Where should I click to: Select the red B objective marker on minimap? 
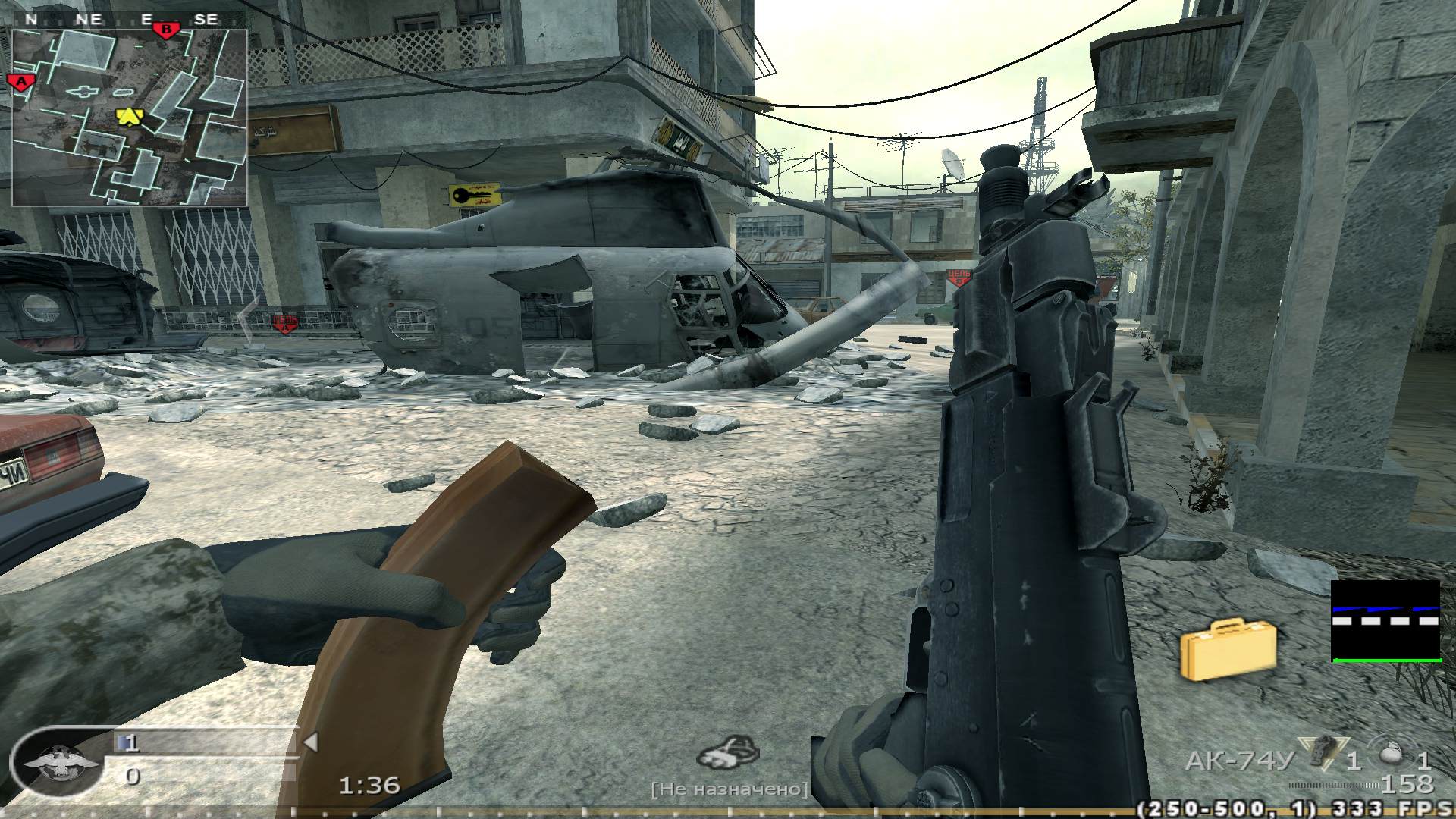pyautogui.click(x=165, y=30)
